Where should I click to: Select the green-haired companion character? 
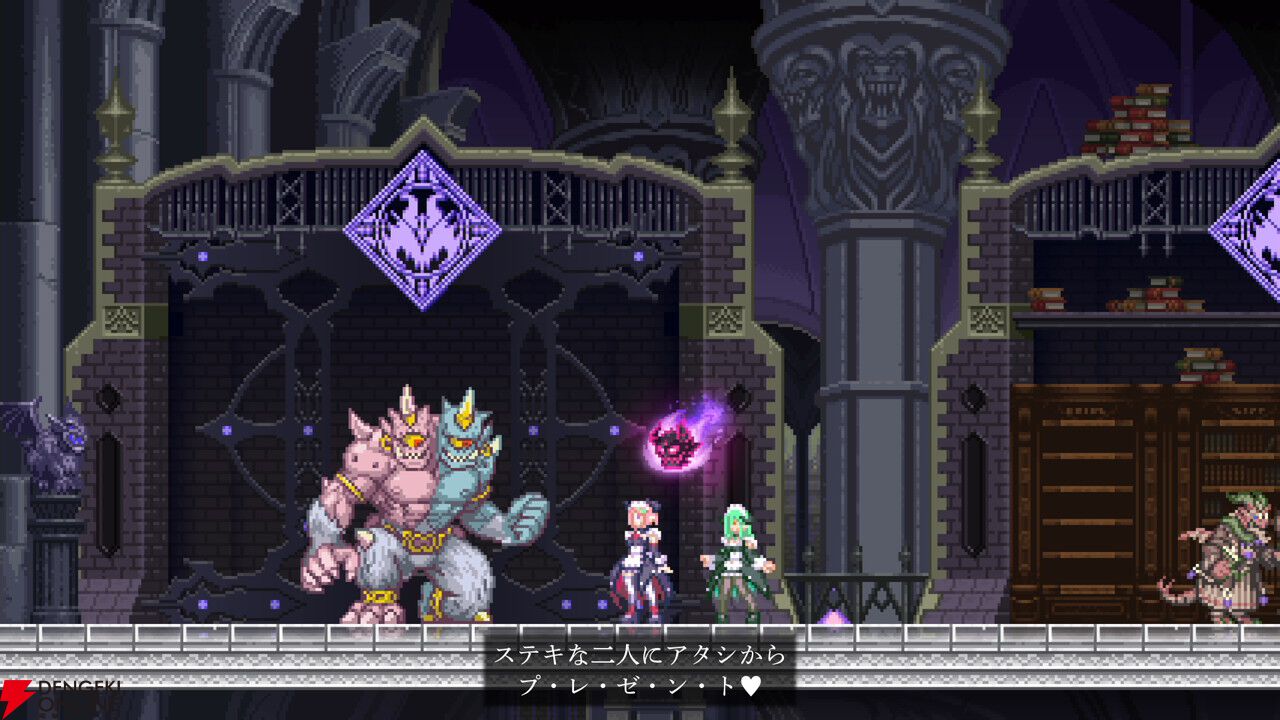pos(735,560)
